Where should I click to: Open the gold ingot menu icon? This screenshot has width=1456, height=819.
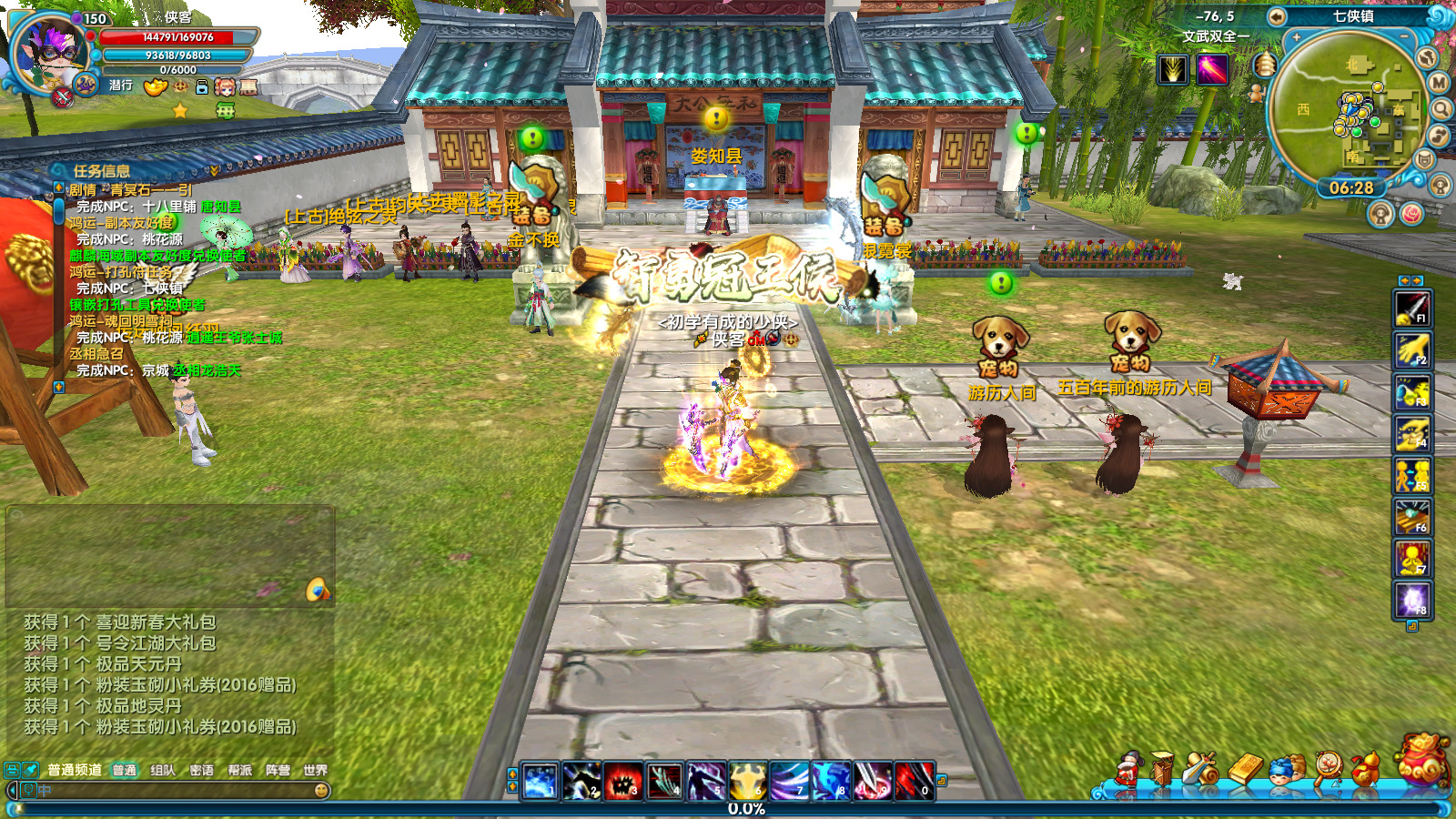(1247, 769)
